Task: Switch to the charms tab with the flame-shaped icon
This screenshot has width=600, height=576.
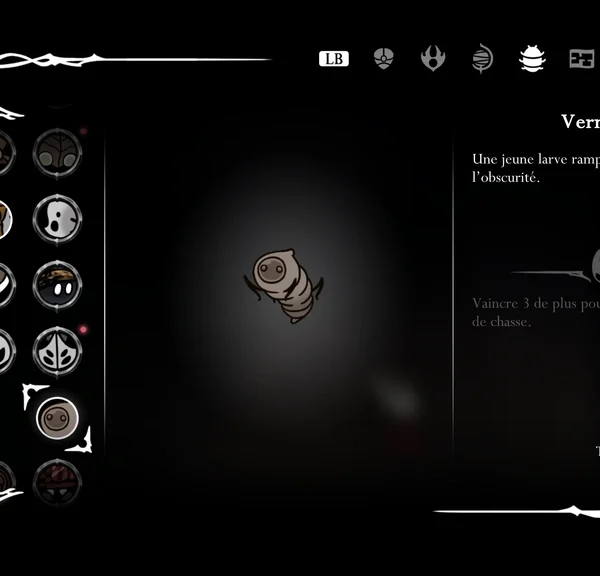Action: [x=433, y=59]
